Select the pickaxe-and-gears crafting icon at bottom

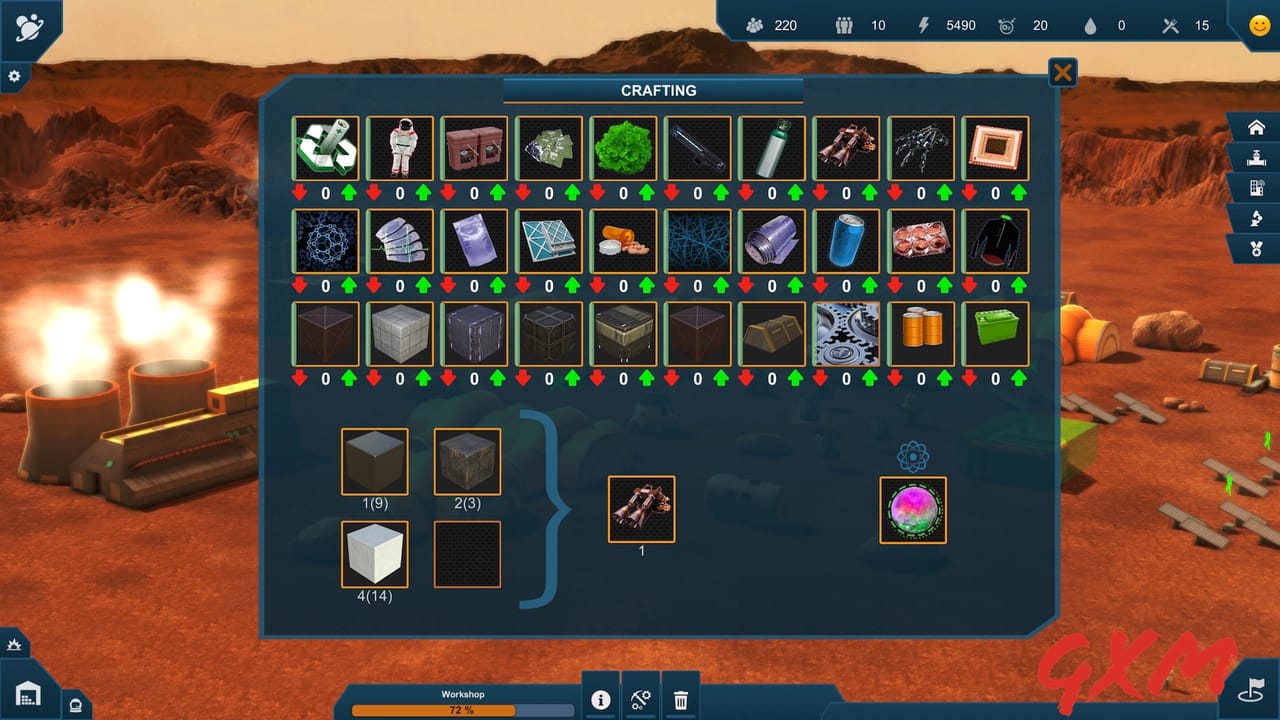pyautogui.click(x=641, y=701)
